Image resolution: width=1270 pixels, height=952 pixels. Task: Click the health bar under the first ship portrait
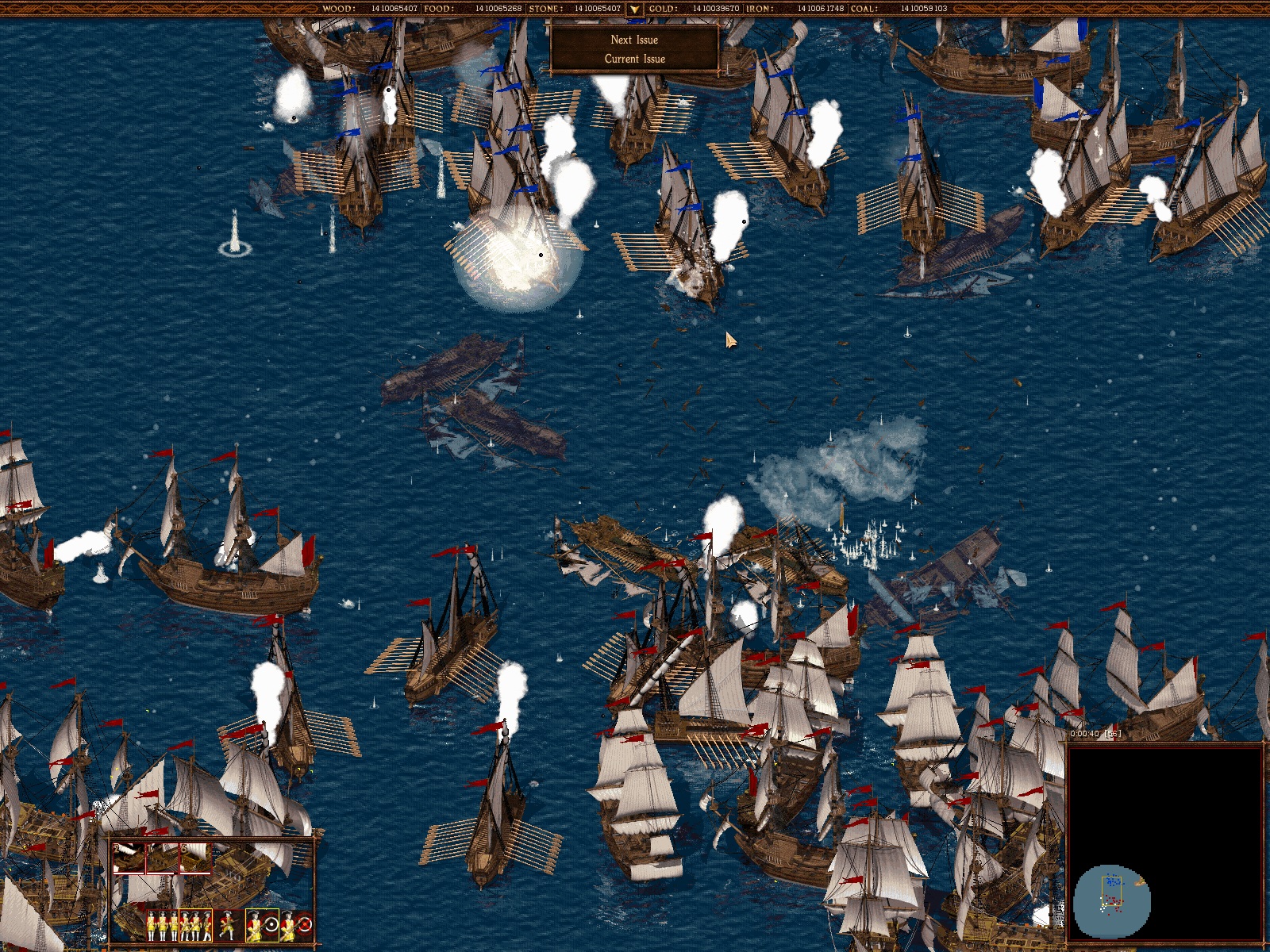[x=128, y=873]
